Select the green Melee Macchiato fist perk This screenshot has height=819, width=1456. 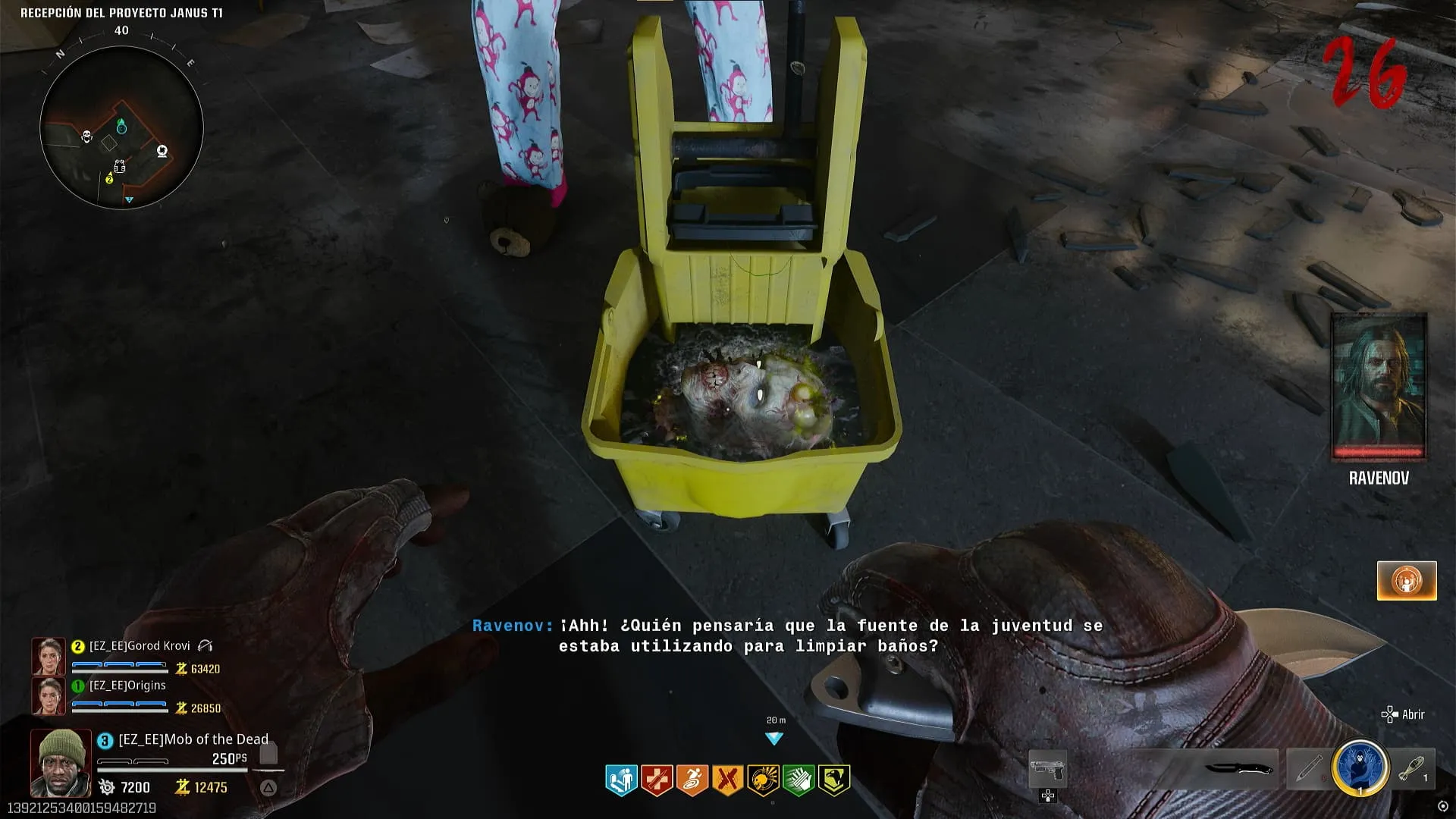click(x=799, y=780)
